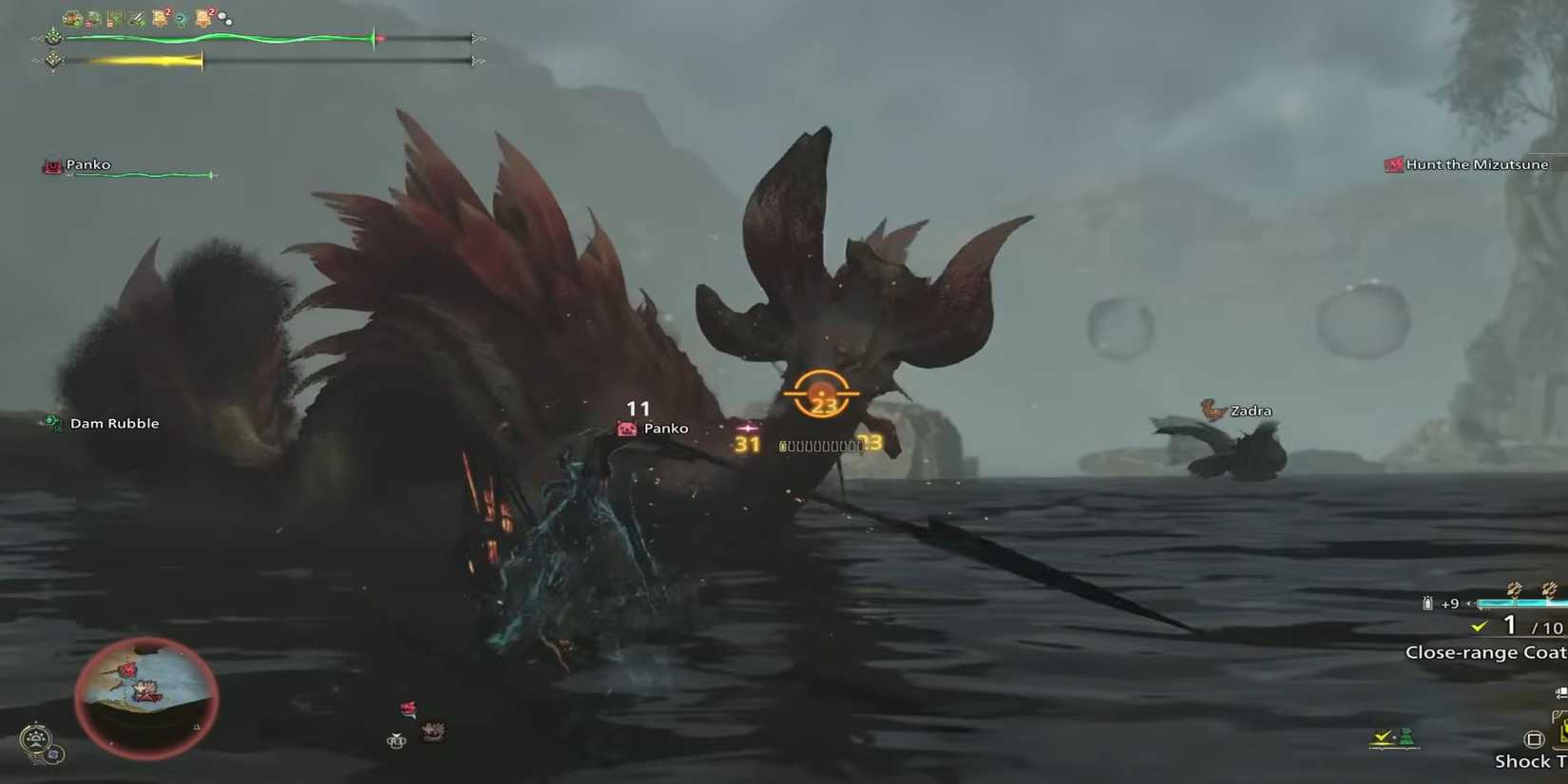Click Panko's palico face icon

[x=625, y=429]
